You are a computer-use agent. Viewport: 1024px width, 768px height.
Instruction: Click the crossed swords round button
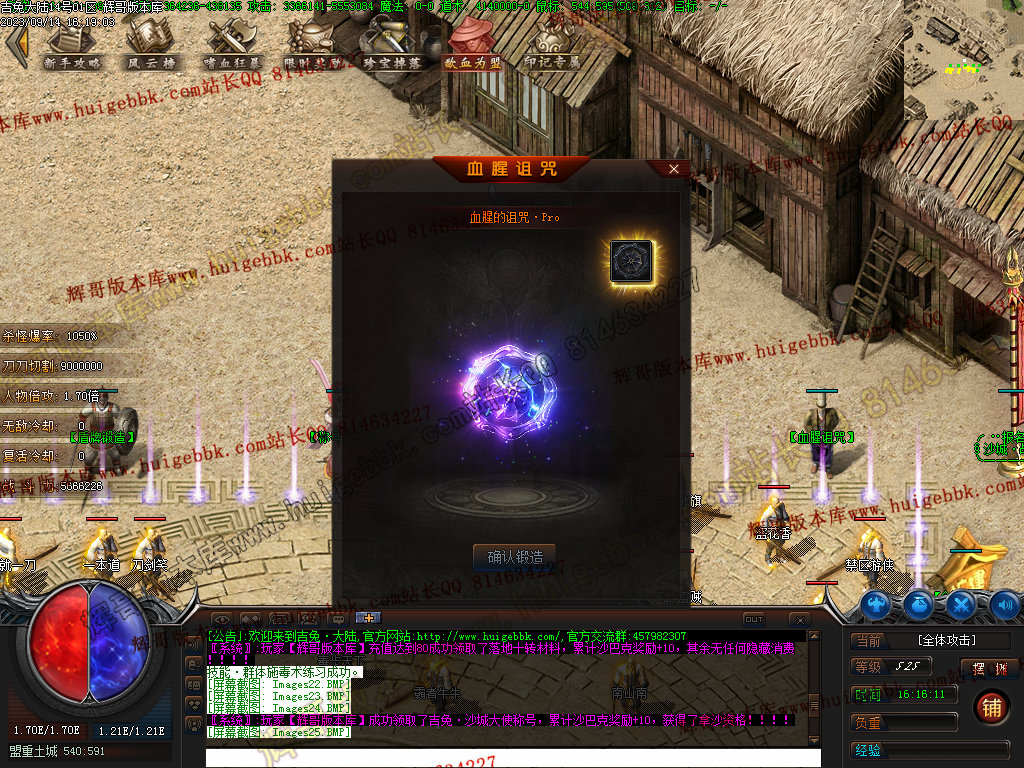pyautogui.click(x=961, y=604)
